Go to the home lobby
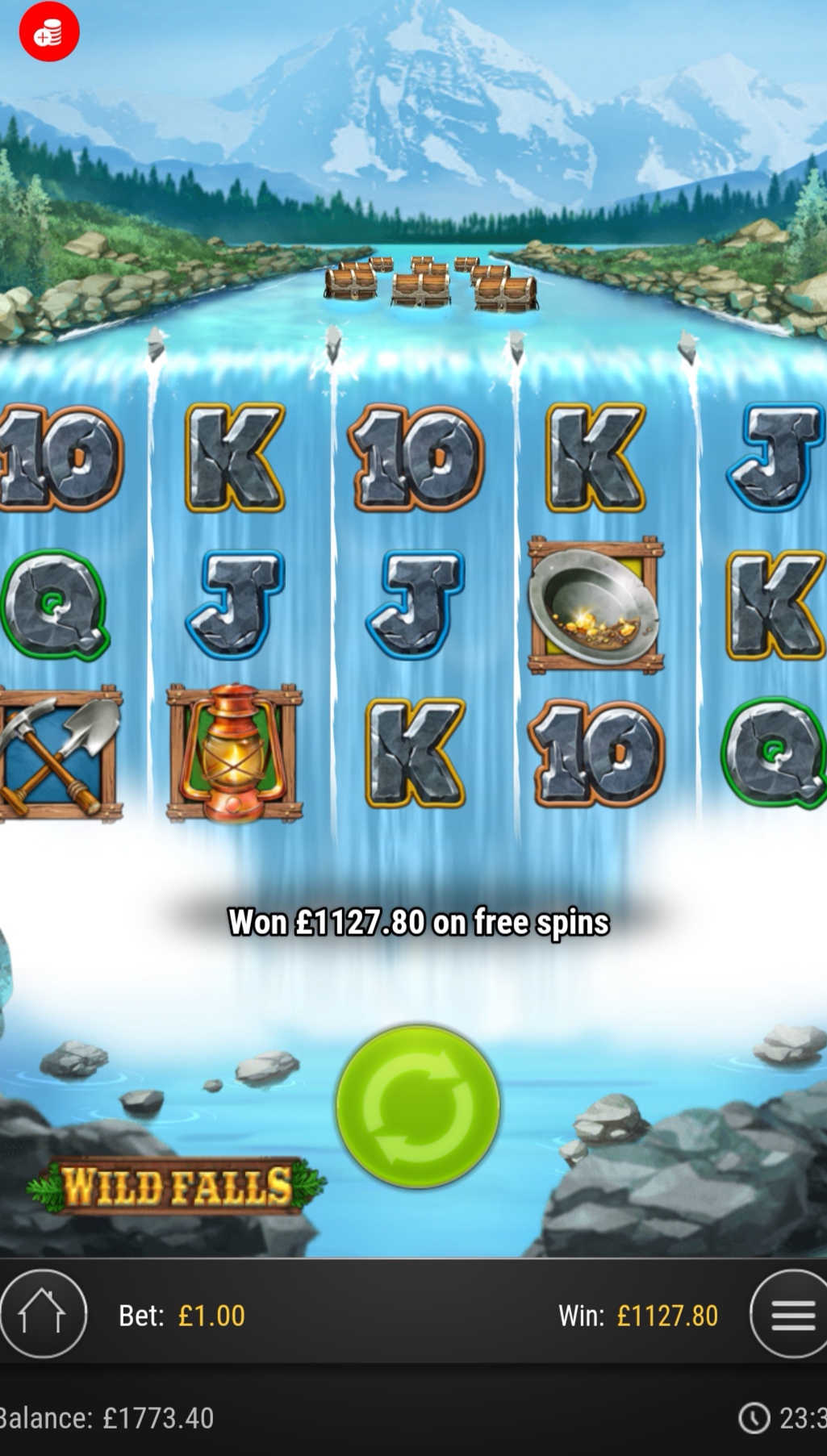This screenshot has height=1456, width=827. tap(42, 1315)
